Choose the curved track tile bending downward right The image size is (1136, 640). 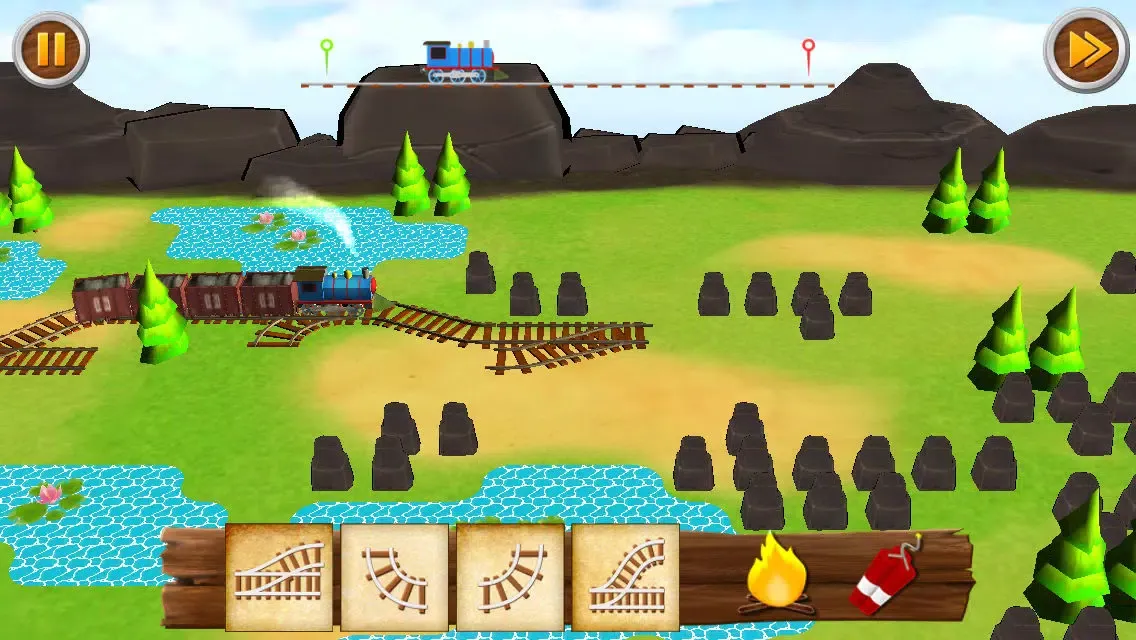click(395, 578)
